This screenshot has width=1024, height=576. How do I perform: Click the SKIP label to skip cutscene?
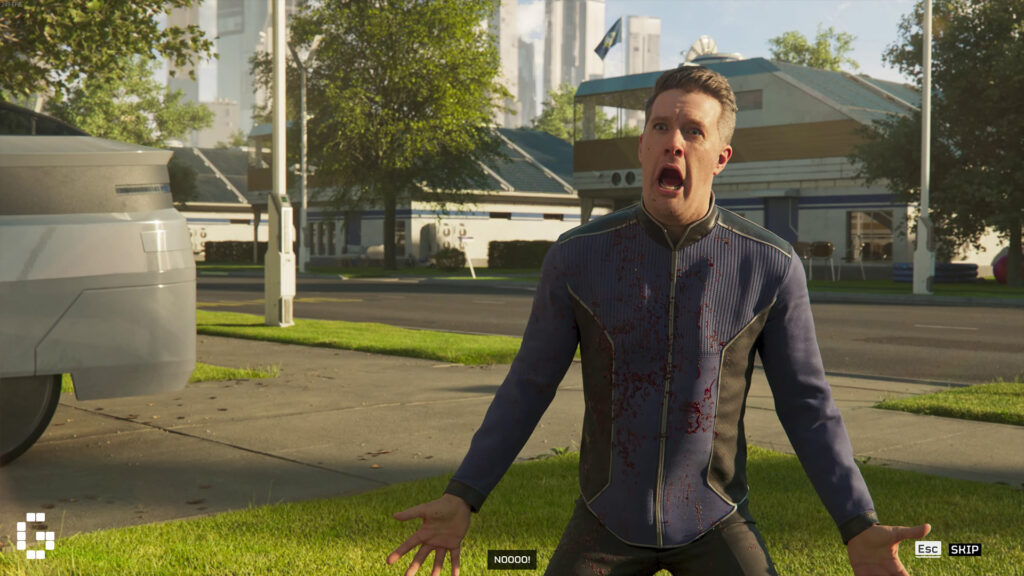964,549
